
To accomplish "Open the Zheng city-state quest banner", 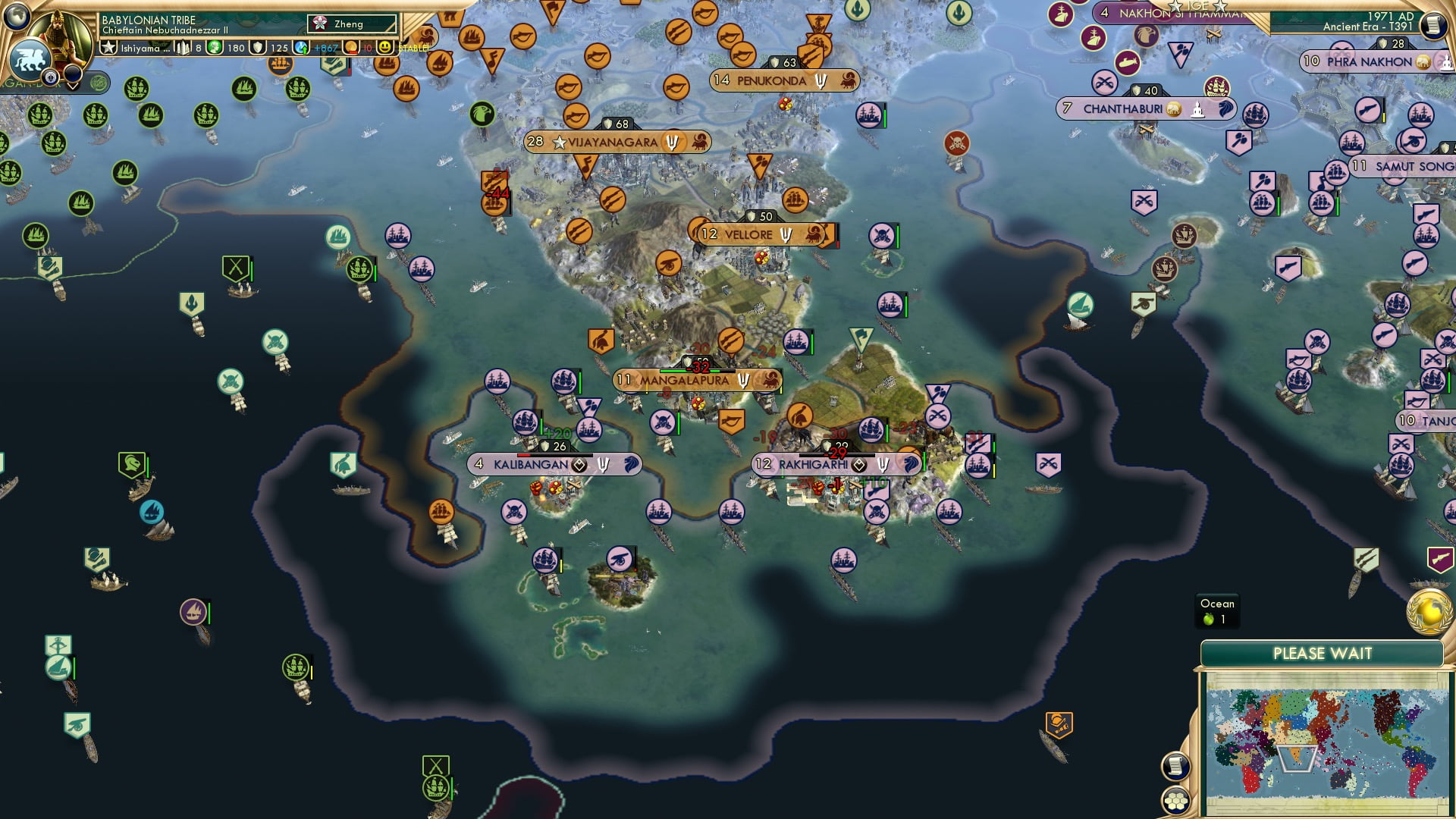I will [349, 24].
